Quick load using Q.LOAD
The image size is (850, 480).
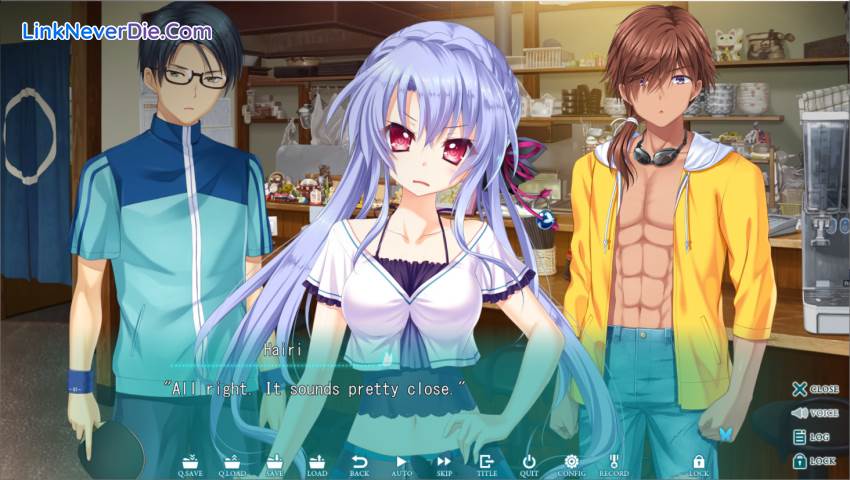click(232, 464)
